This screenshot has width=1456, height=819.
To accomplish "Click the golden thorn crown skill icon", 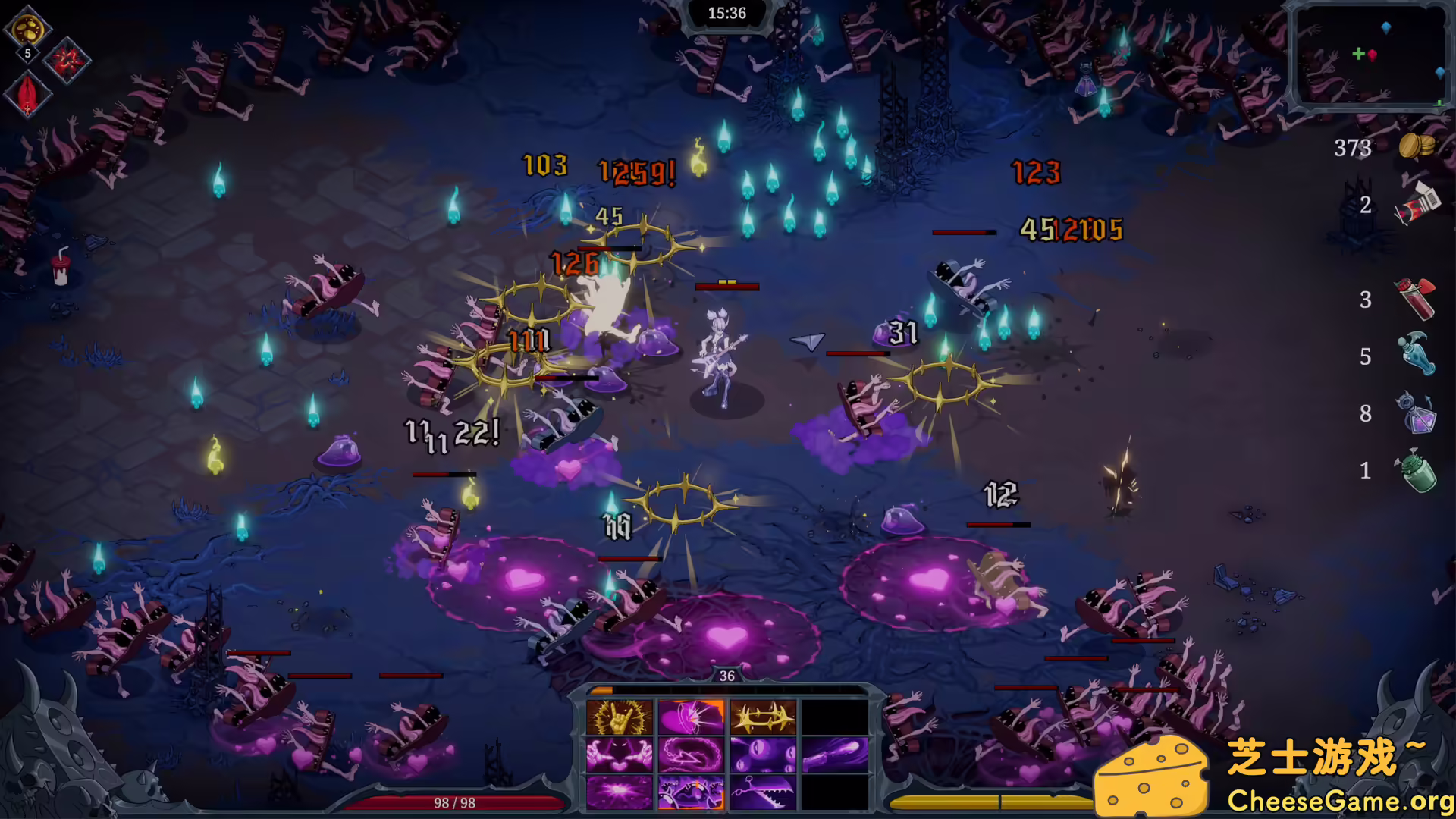I will [763, 717].
